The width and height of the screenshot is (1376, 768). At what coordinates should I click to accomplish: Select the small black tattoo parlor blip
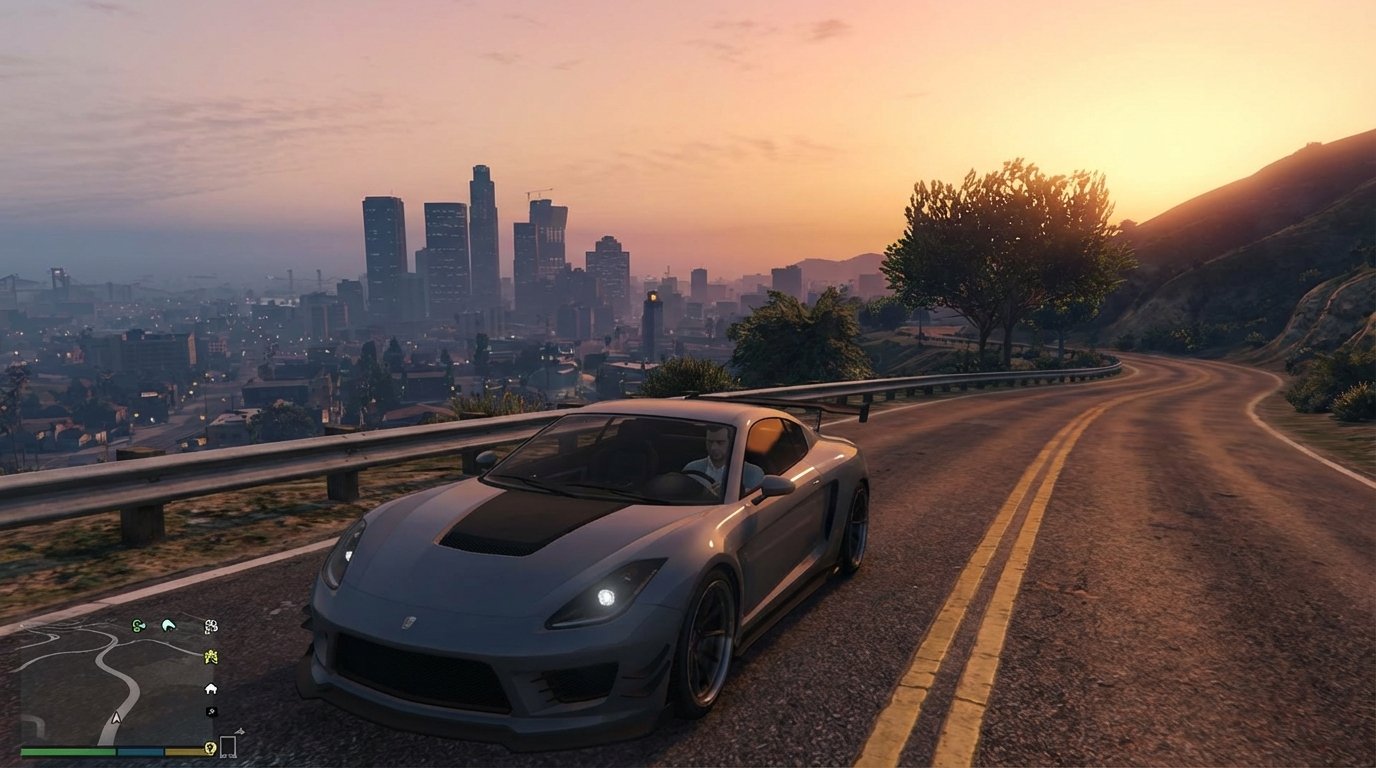(x=211, y=712)
